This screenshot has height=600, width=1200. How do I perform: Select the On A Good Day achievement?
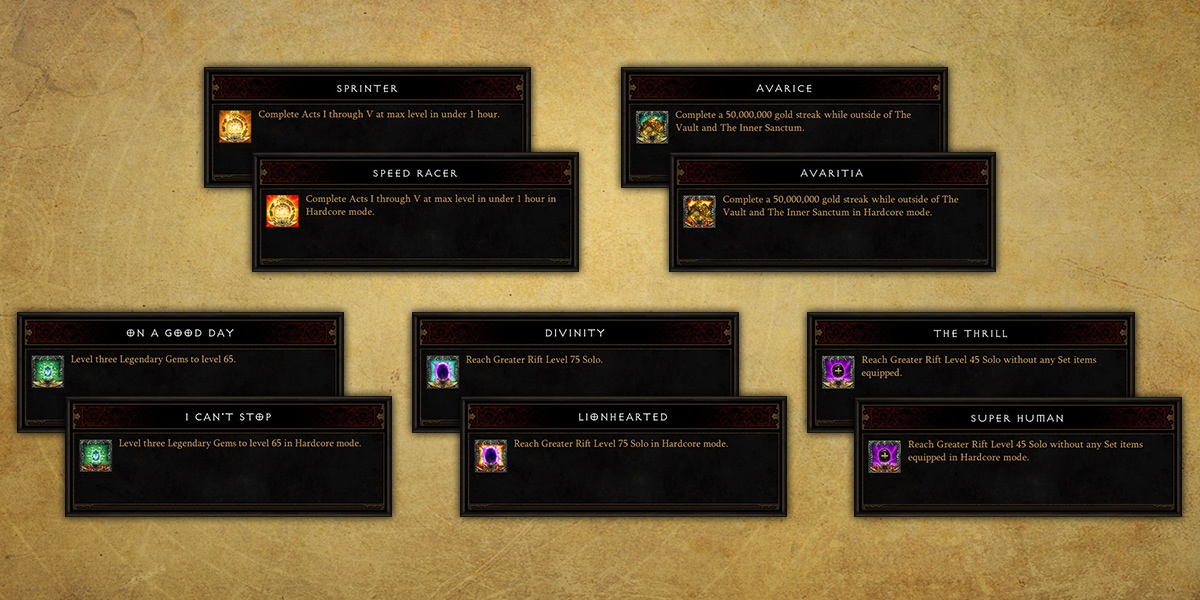[180, 333]
